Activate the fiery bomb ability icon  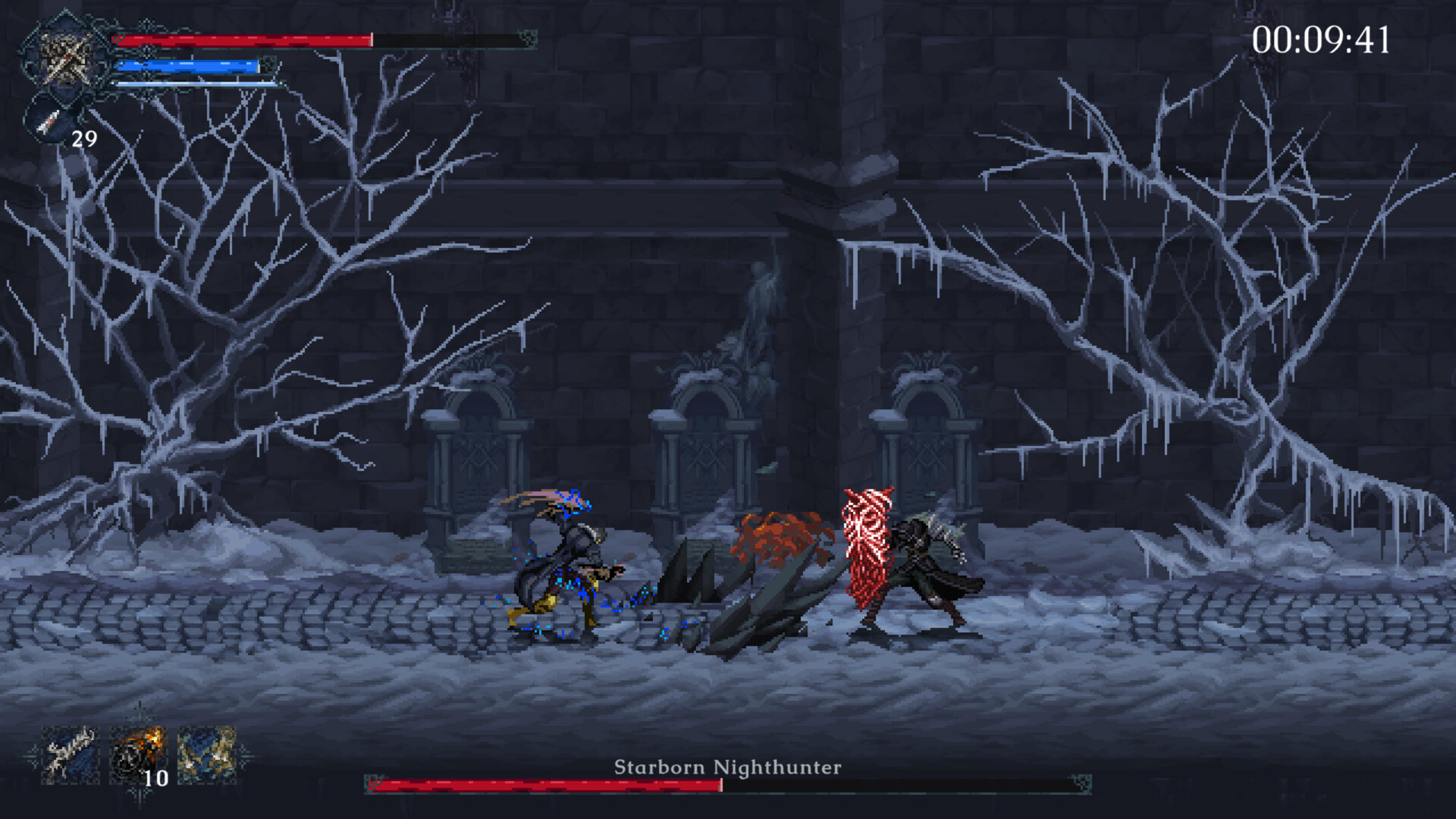[x=137, y=755]
